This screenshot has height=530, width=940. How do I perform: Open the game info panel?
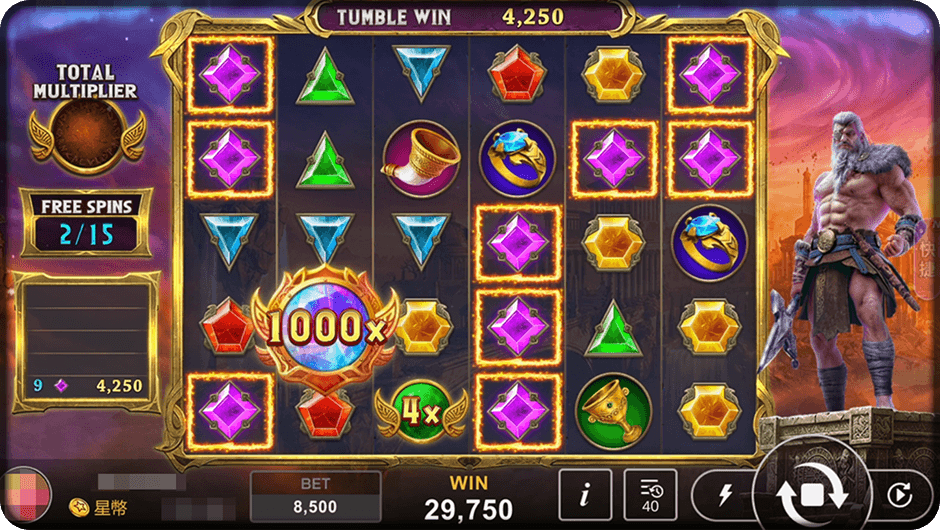[x=583, y=494]
